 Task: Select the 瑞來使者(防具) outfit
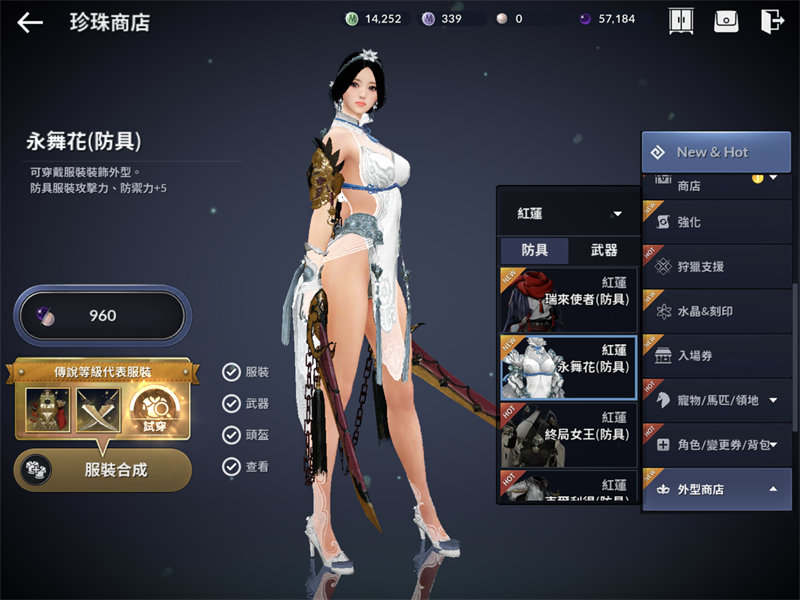(x=568, y=299)
